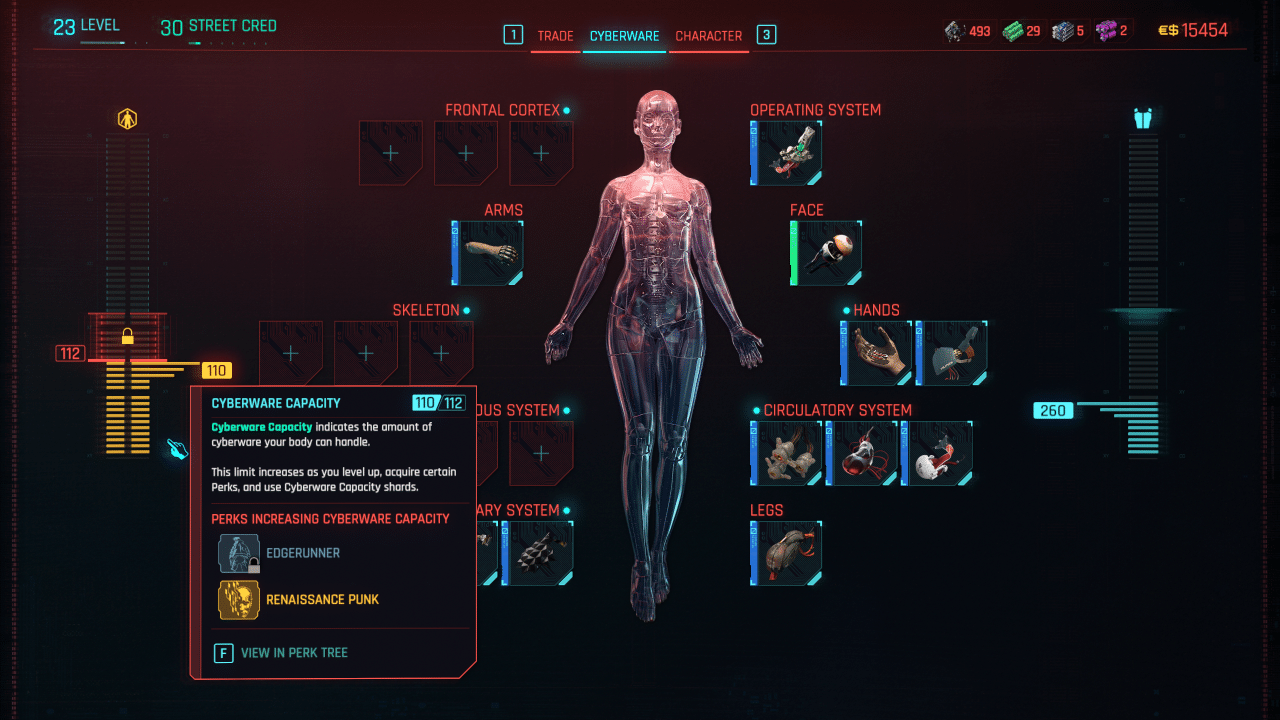Open the first Circulatory System implant
The image size is (1280, 720).
click(786, 453)
